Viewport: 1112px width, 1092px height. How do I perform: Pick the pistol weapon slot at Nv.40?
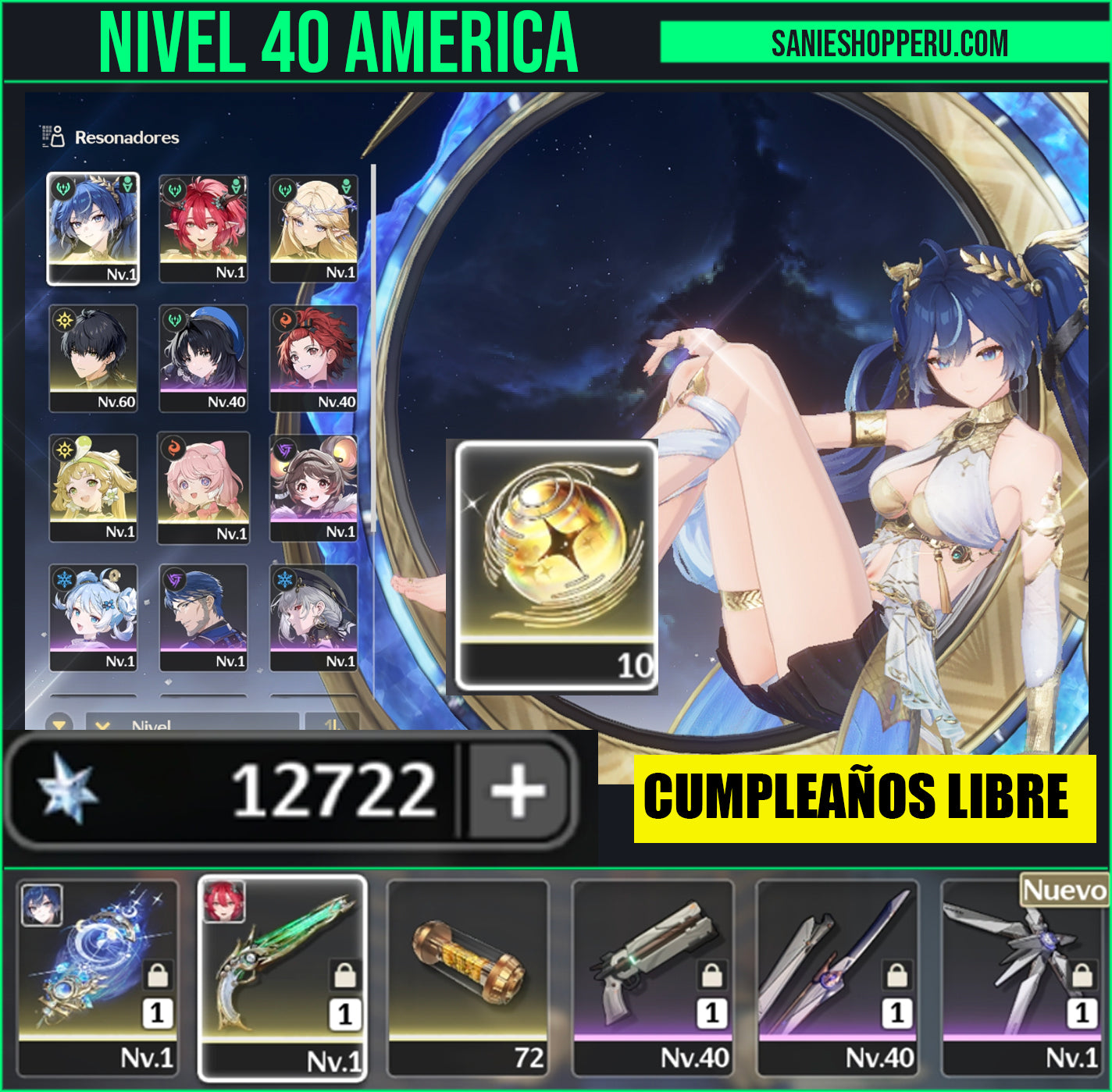(653, 977)
